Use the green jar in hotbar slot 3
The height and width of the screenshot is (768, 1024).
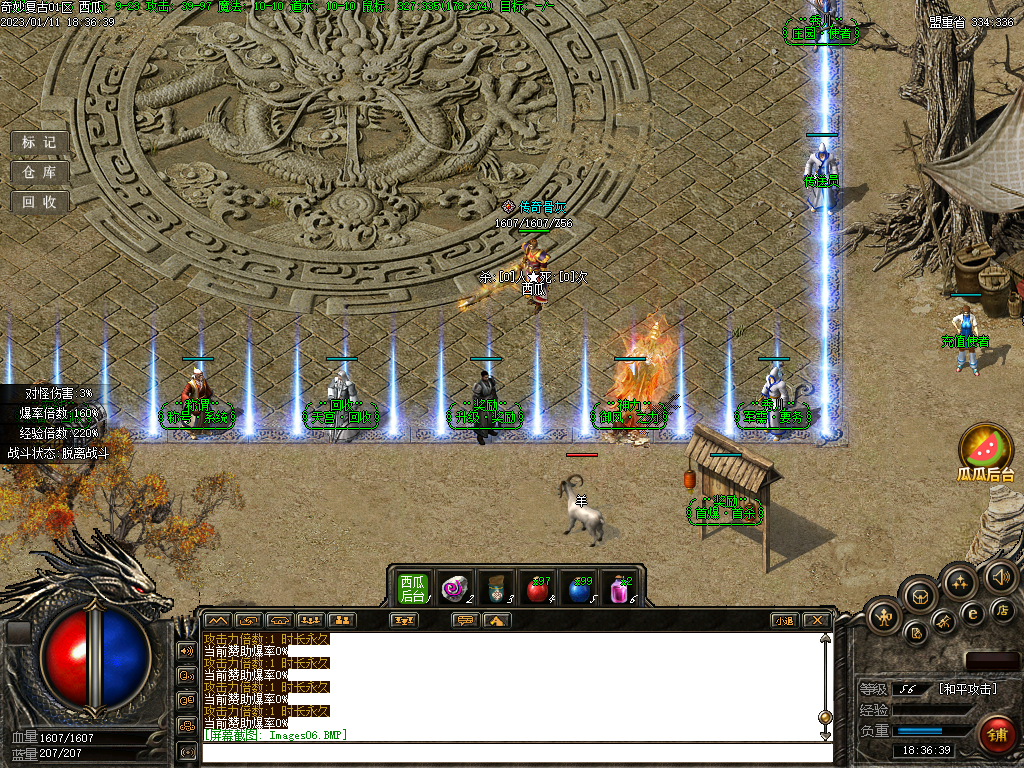tap(496, 588)
